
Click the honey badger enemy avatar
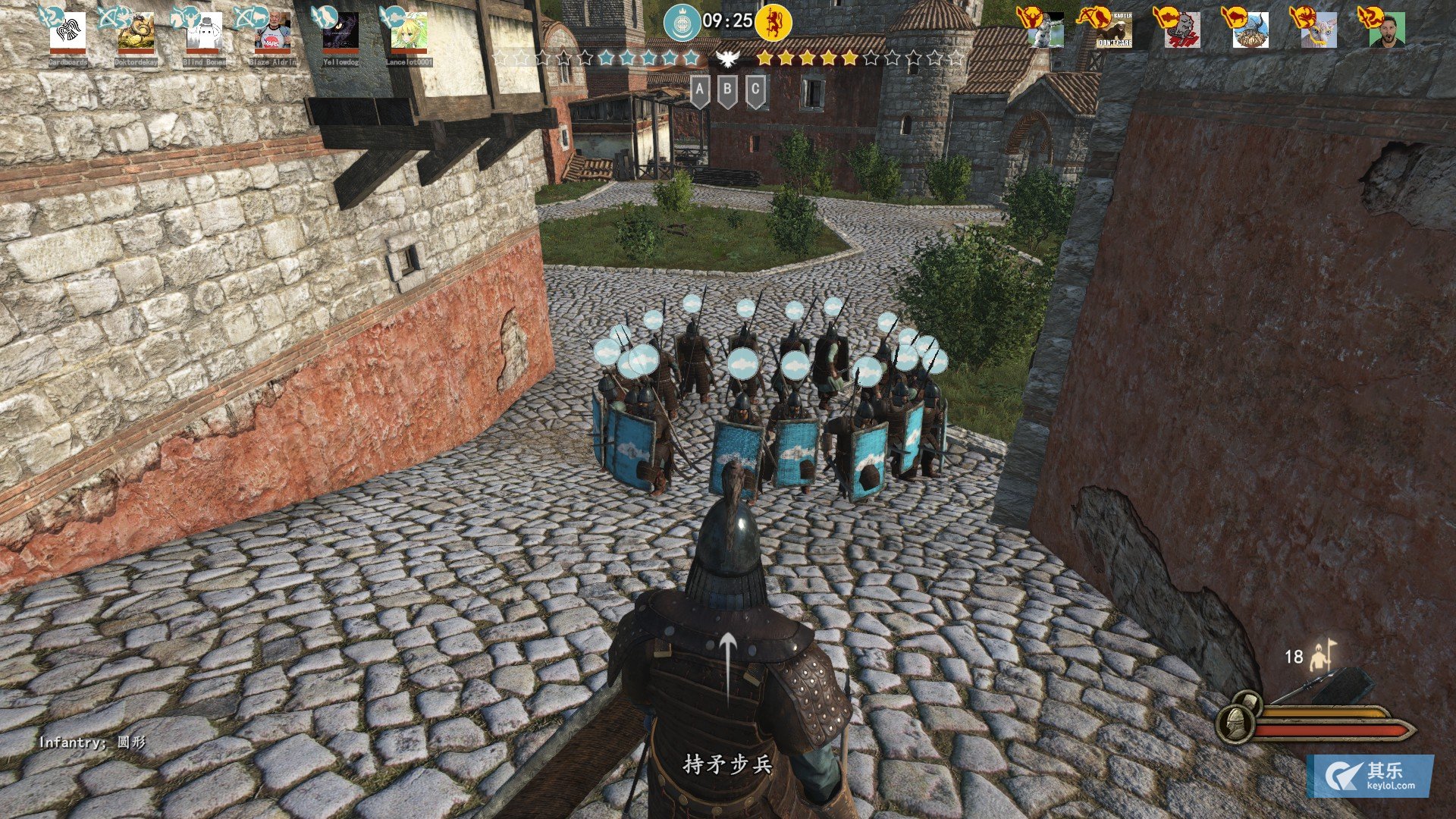pos(1114,31)
